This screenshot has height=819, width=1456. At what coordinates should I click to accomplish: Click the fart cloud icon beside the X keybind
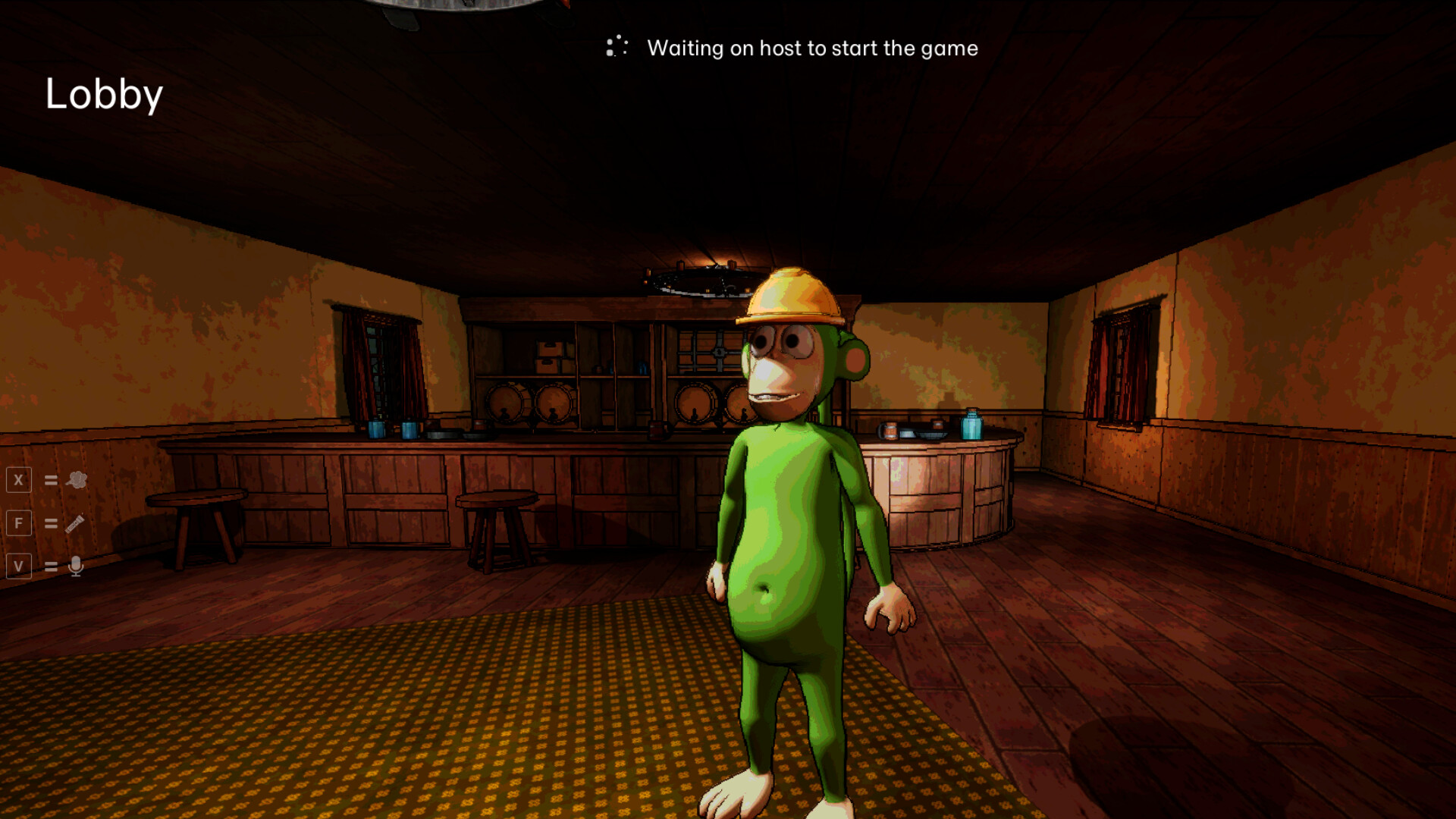click(75, 479)
